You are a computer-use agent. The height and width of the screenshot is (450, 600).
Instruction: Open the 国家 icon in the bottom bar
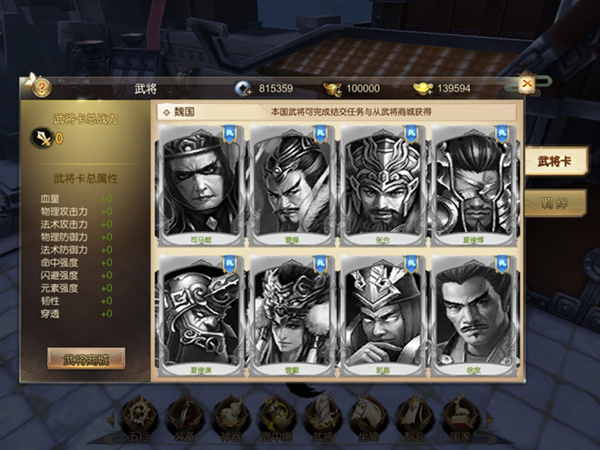coord(461,418)
